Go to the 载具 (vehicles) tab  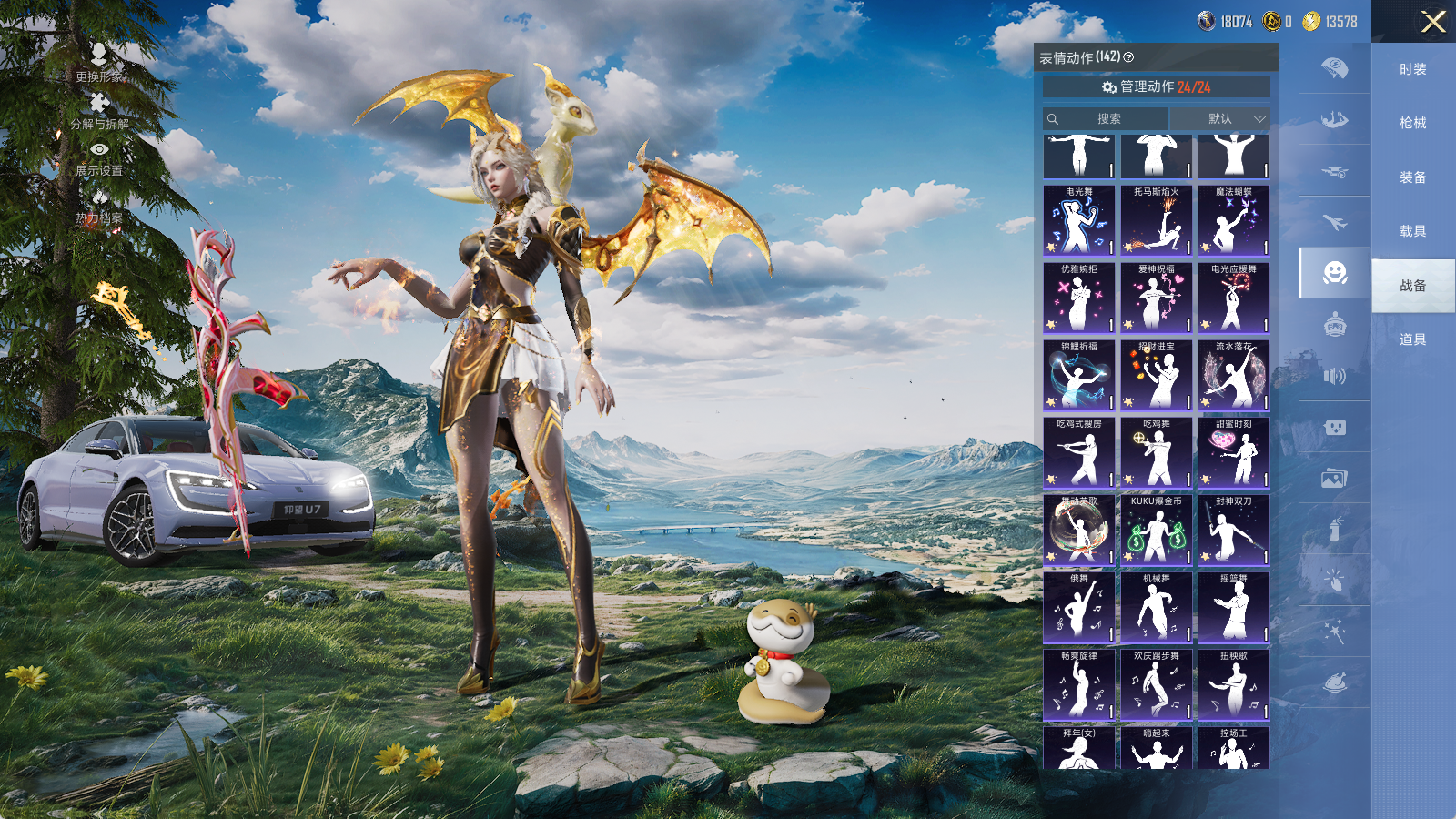coord(1412,231)
